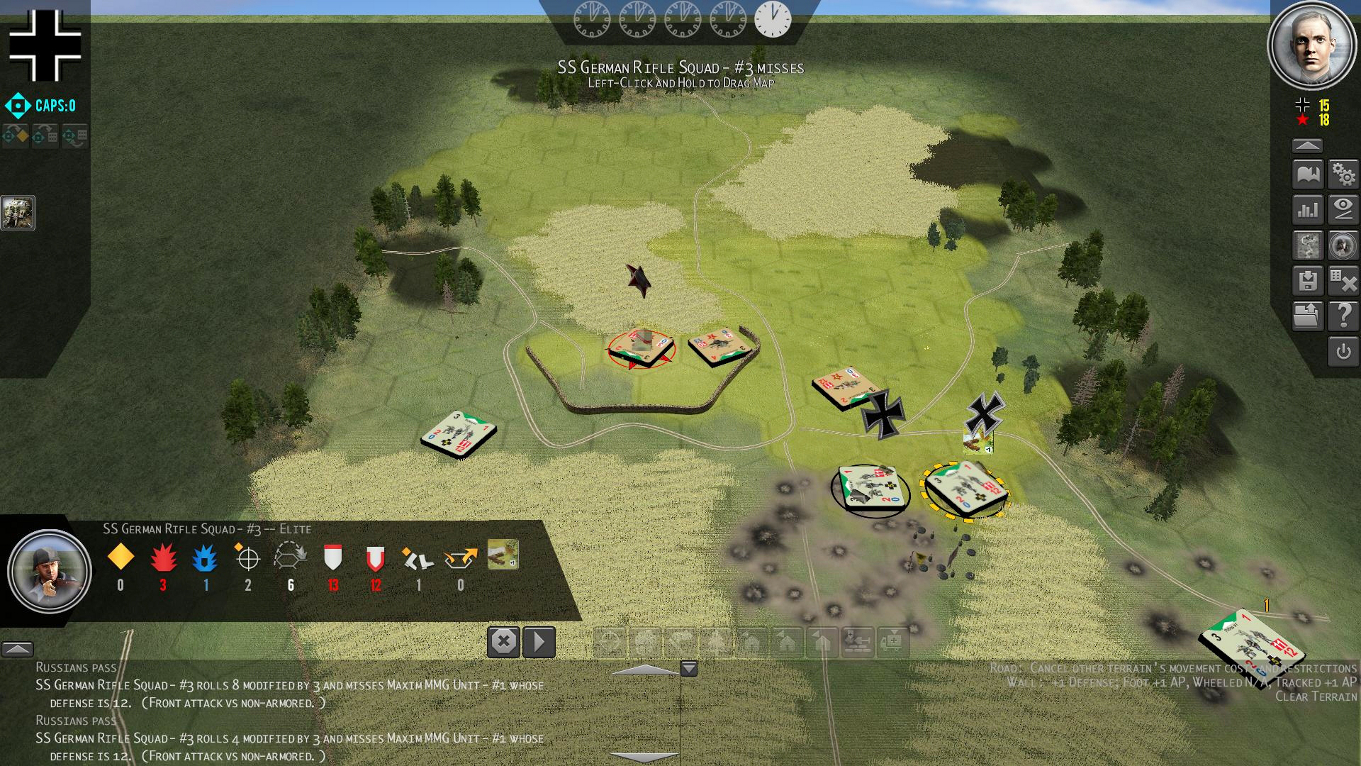The height and width of the screenshot is (766, 1361).
Task: Collapse the right sidebar via the upward chevron
Action: pyautogui.click(x=1307, y=144)
